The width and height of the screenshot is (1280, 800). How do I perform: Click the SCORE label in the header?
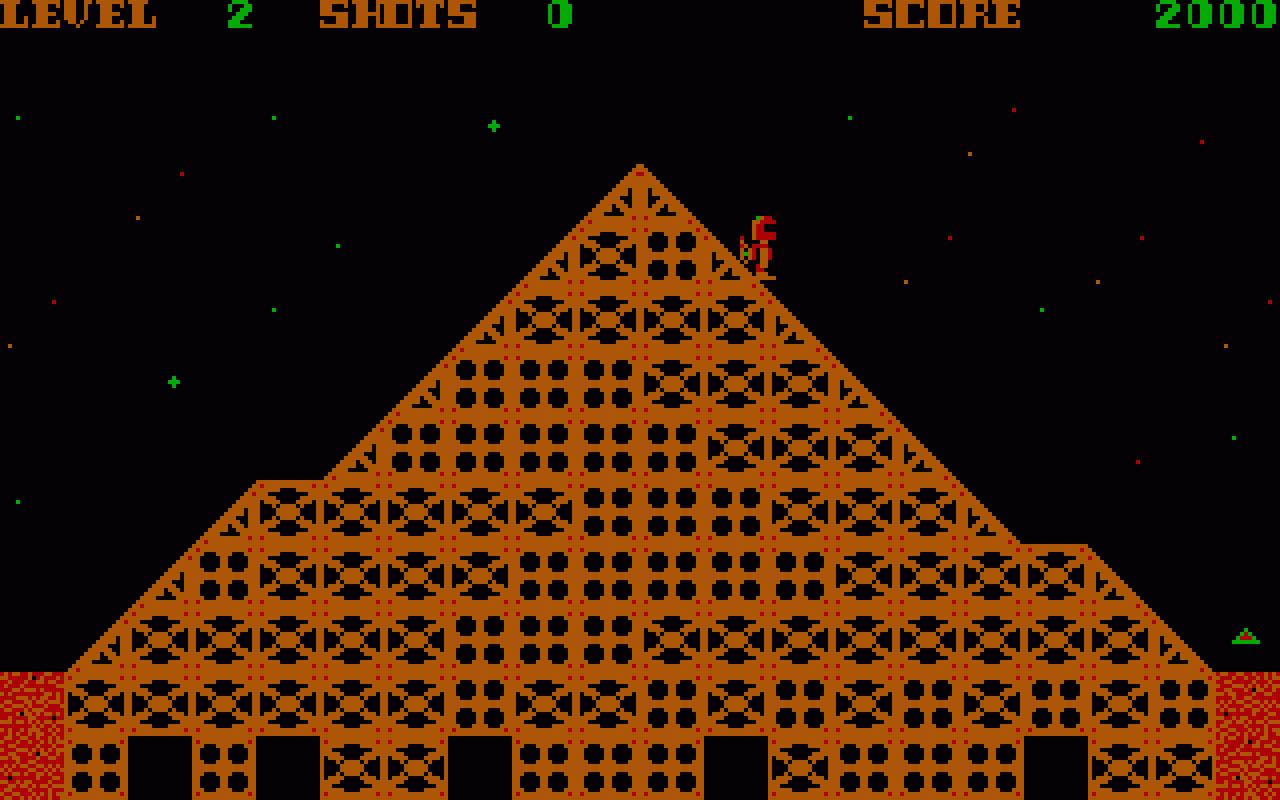pyautogui.click(x=940, y=15)
